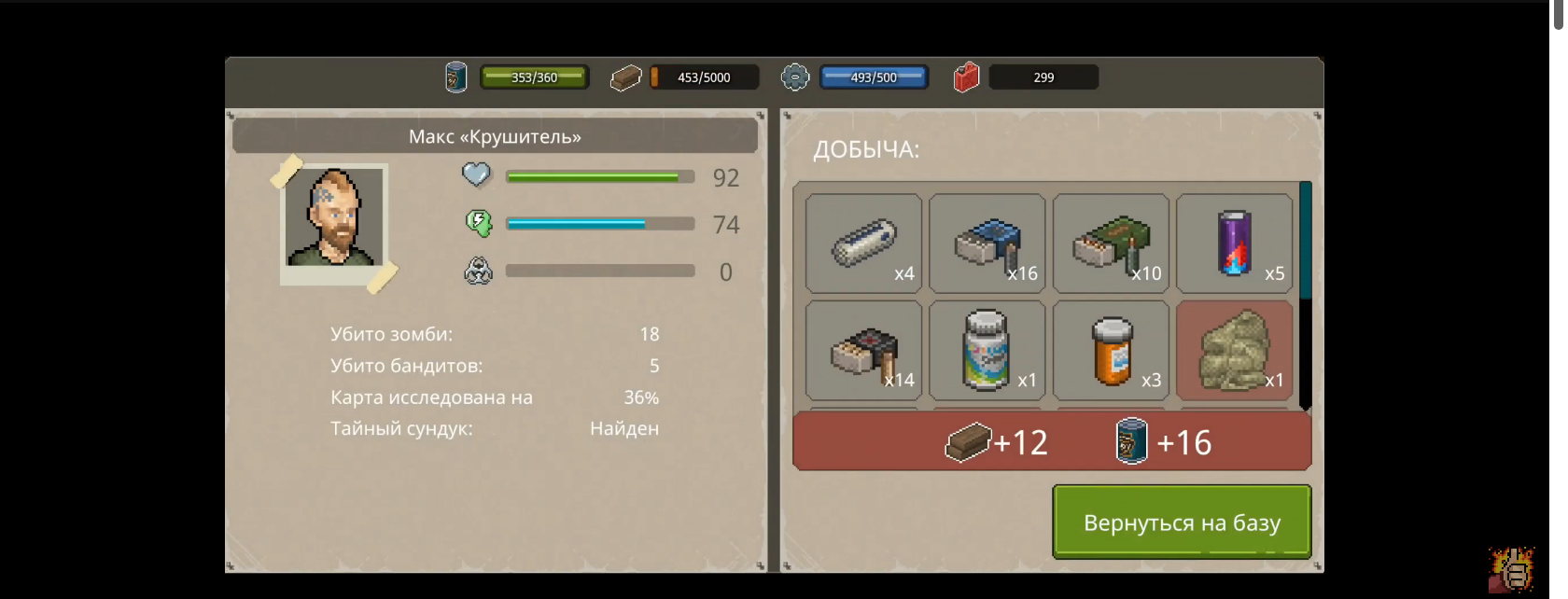1568x599 pixels.
Task: Select the black ammo box slot
Action: [863, 351]
